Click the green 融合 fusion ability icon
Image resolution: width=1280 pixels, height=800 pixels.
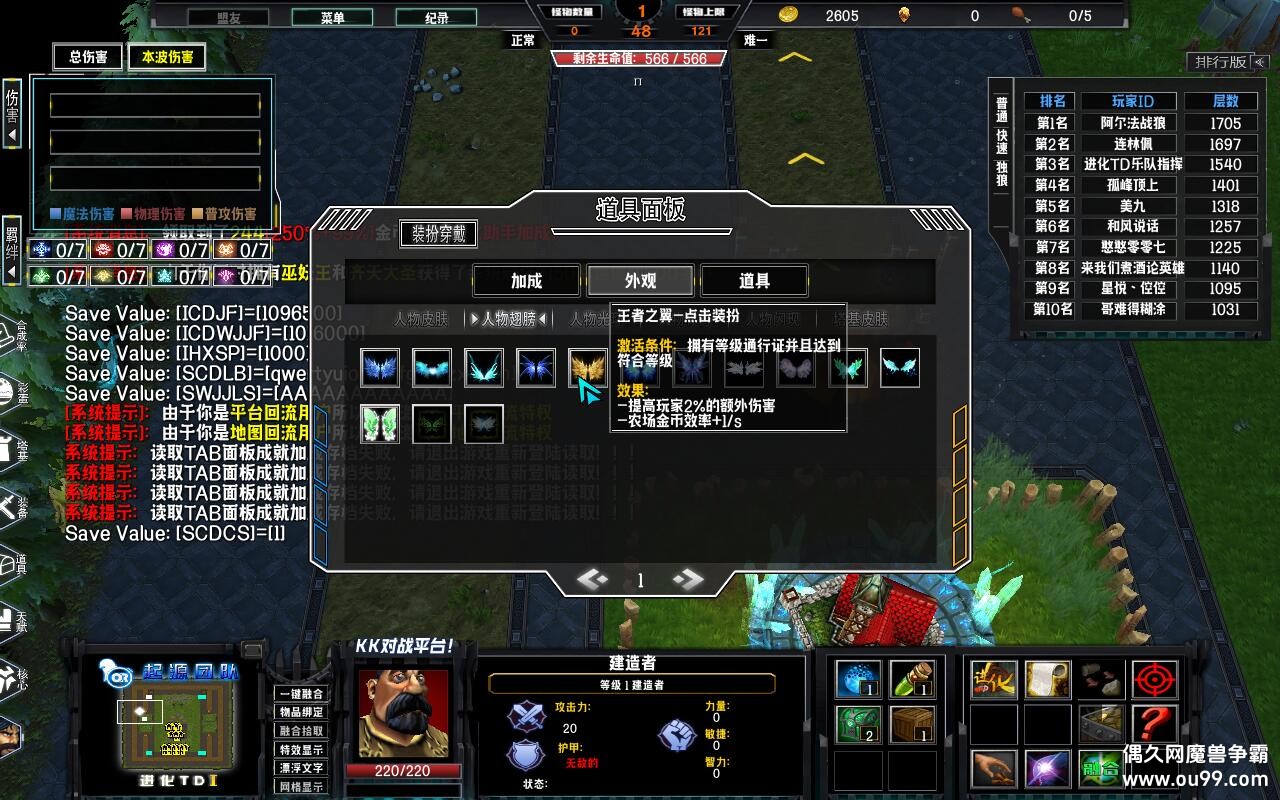1100,770
